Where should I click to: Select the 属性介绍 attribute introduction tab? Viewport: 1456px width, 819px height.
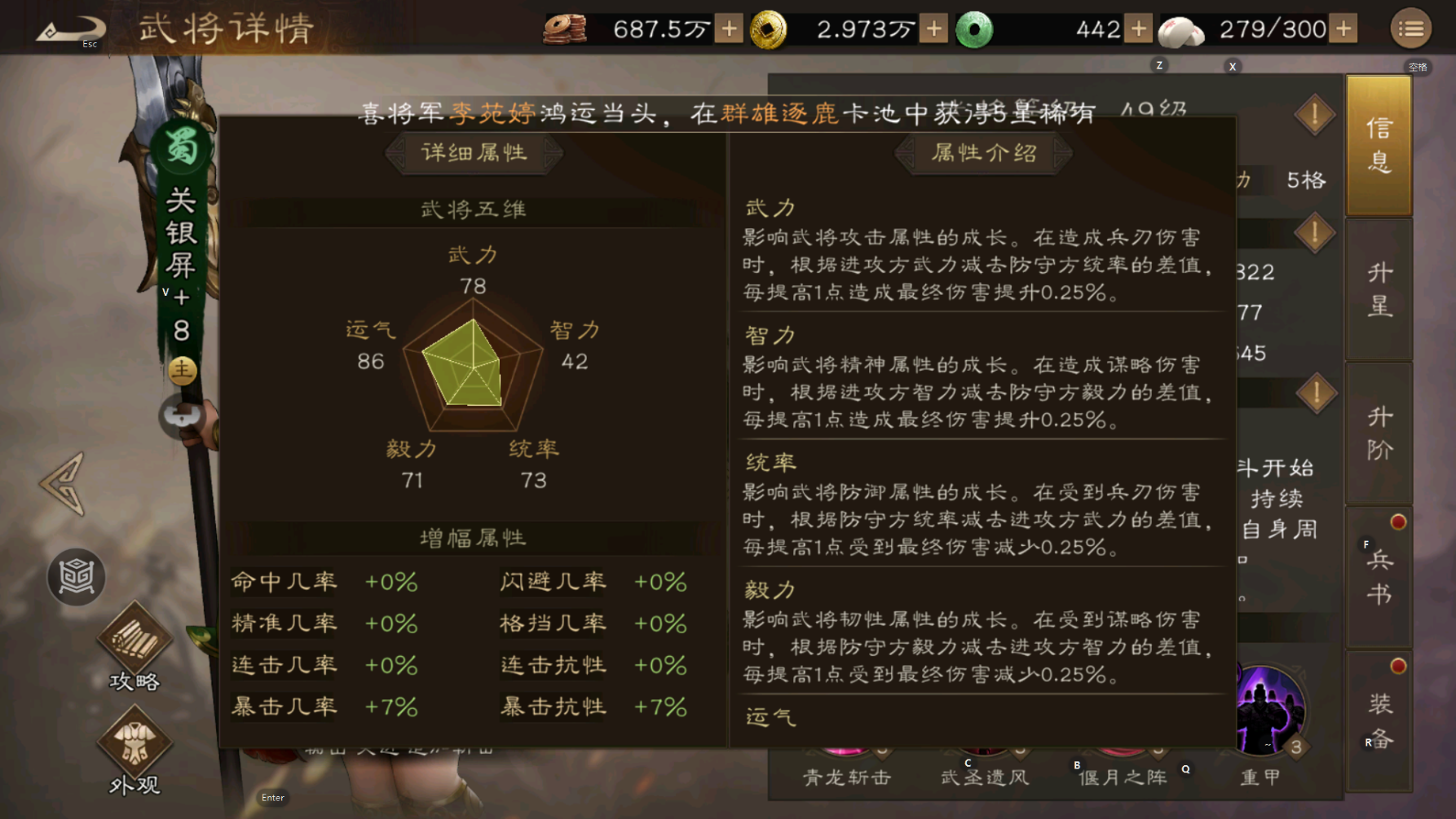coord(982,152)
